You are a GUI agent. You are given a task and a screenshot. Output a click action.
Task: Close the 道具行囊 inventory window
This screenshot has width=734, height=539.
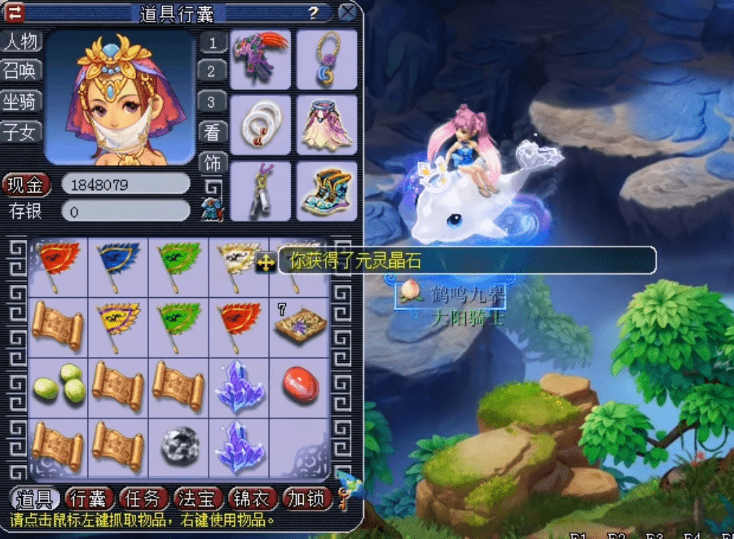point(347,12)
